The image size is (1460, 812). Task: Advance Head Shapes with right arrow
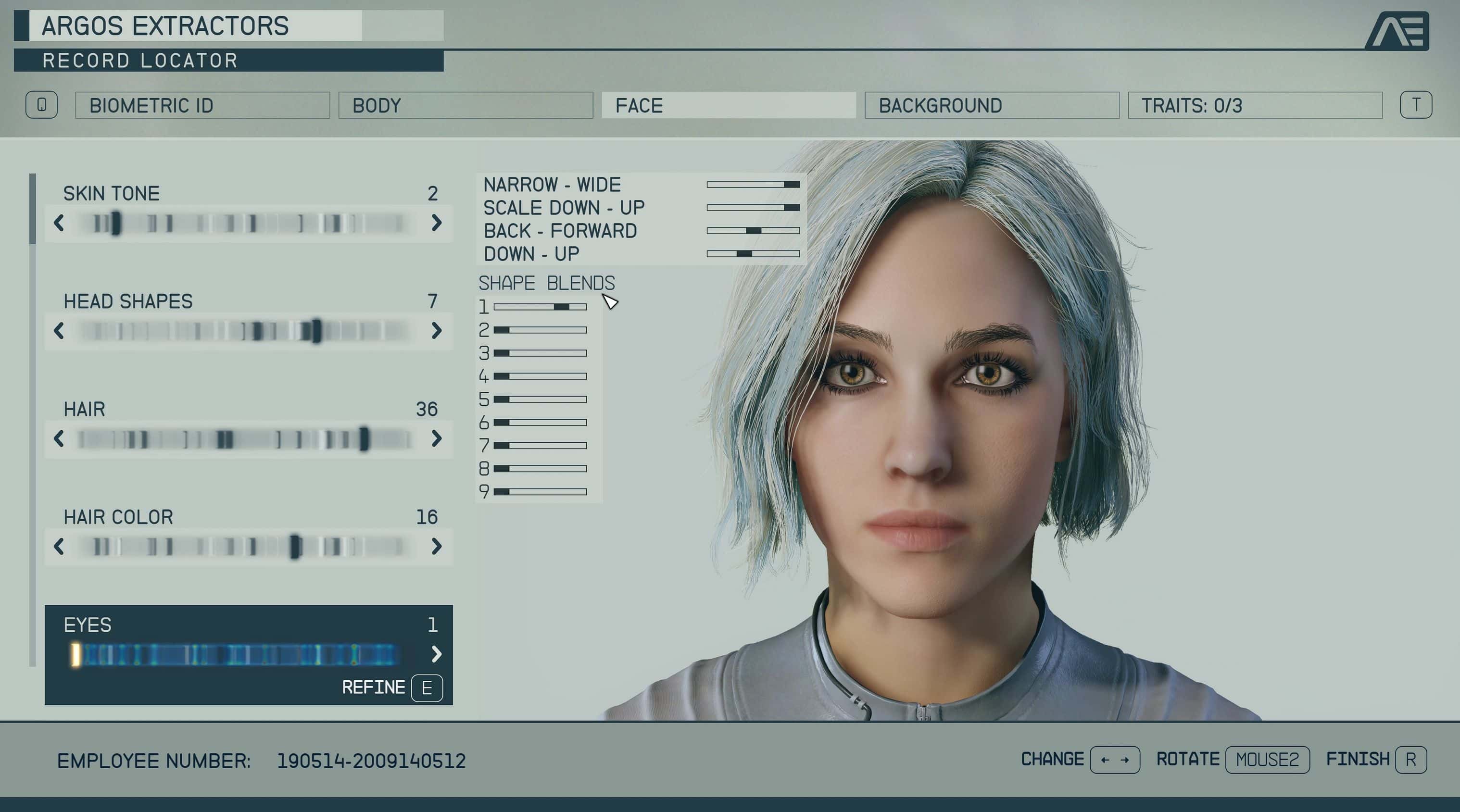(436, 330)
